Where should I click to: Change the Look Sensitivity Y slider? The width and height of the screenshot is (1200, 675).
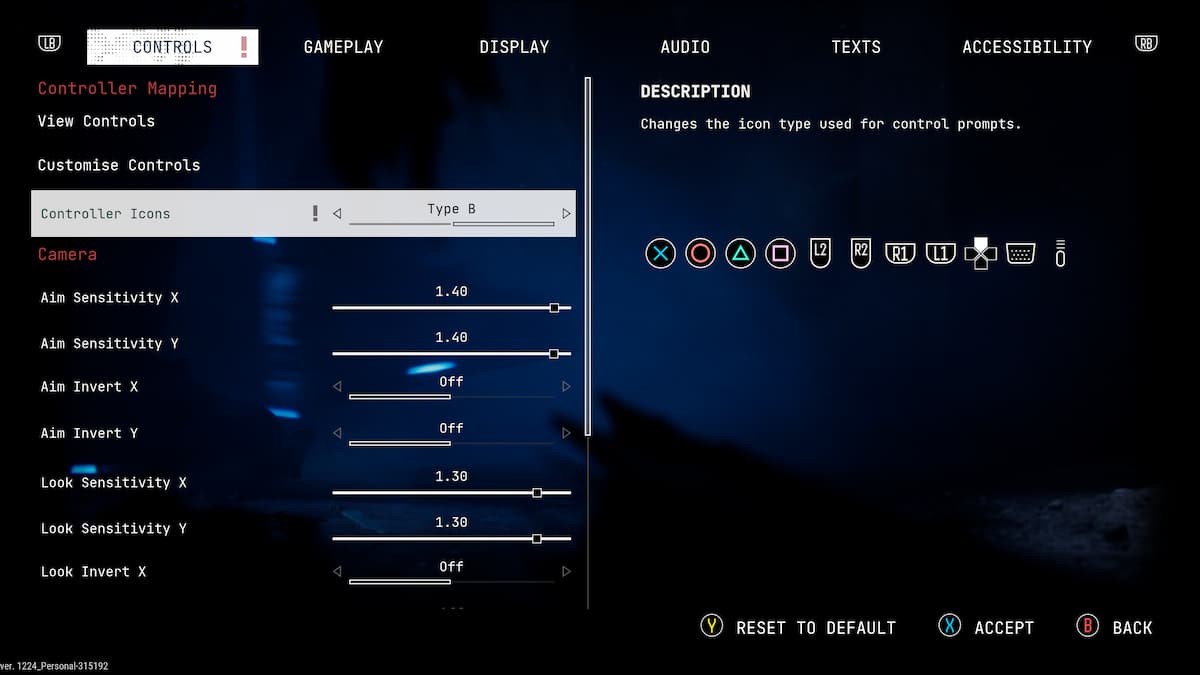click(x=537, y=539)
